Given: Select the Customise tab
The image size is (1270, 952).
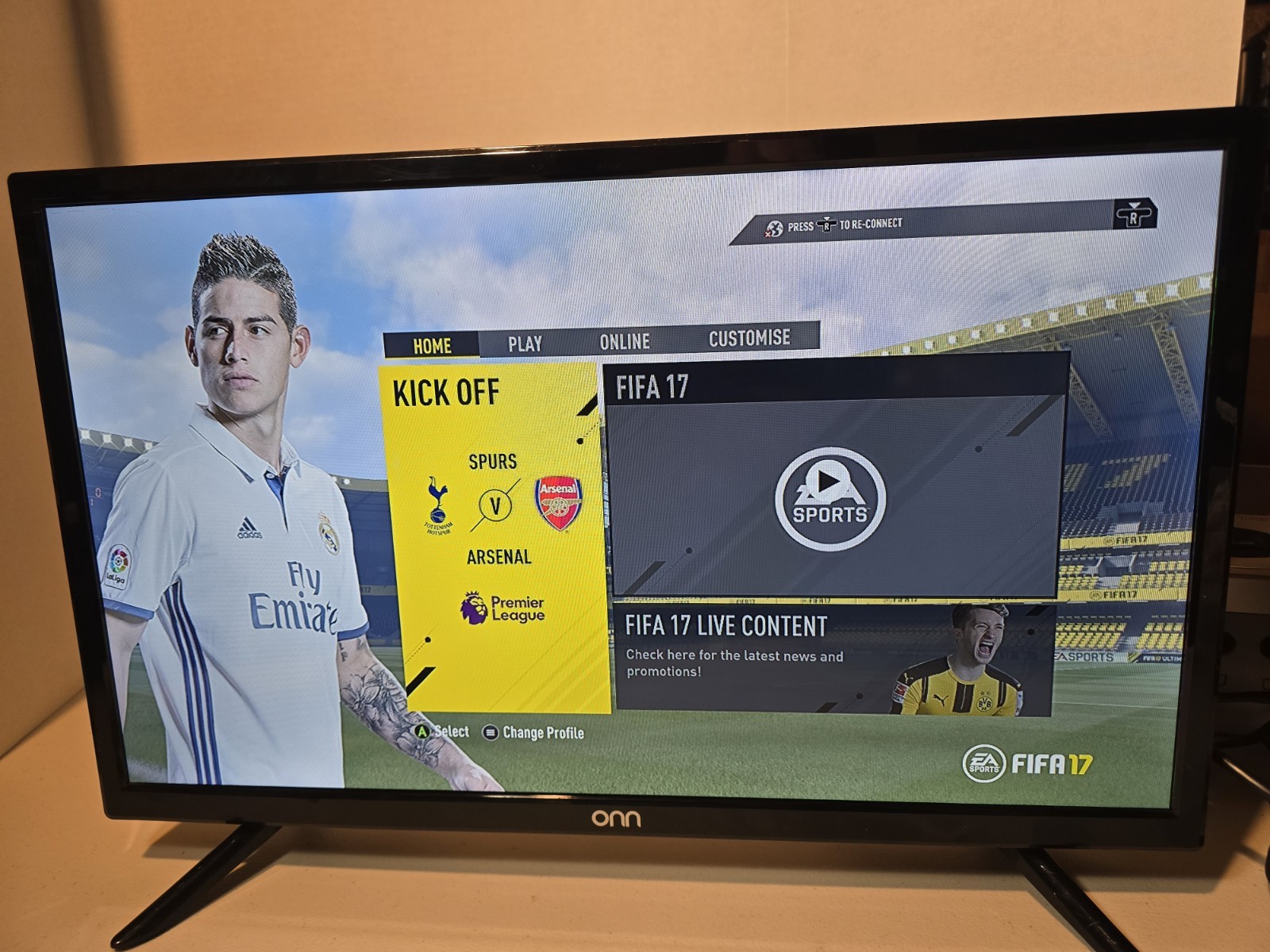Looking at the screenshot, I should (749, 338).
